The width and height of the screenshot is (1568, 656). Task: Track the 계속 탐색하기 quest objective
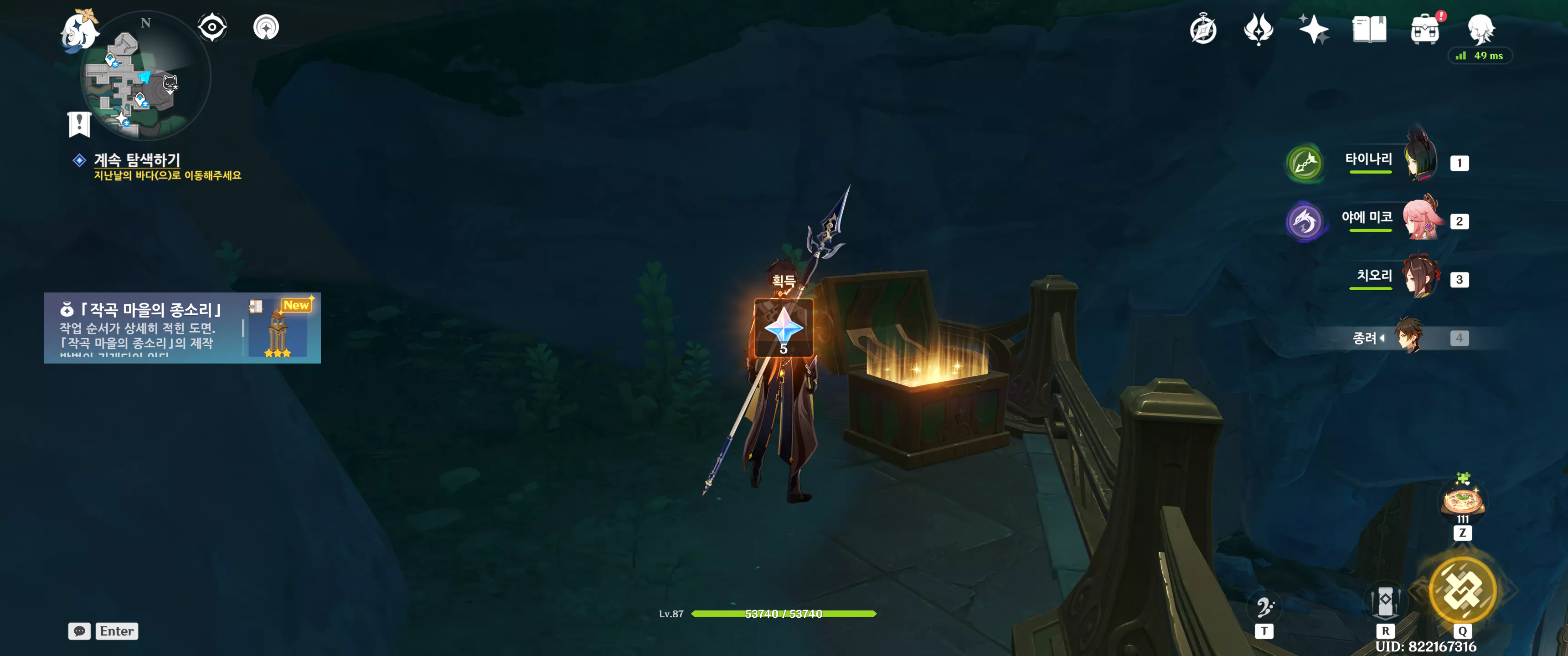(137, 160)
